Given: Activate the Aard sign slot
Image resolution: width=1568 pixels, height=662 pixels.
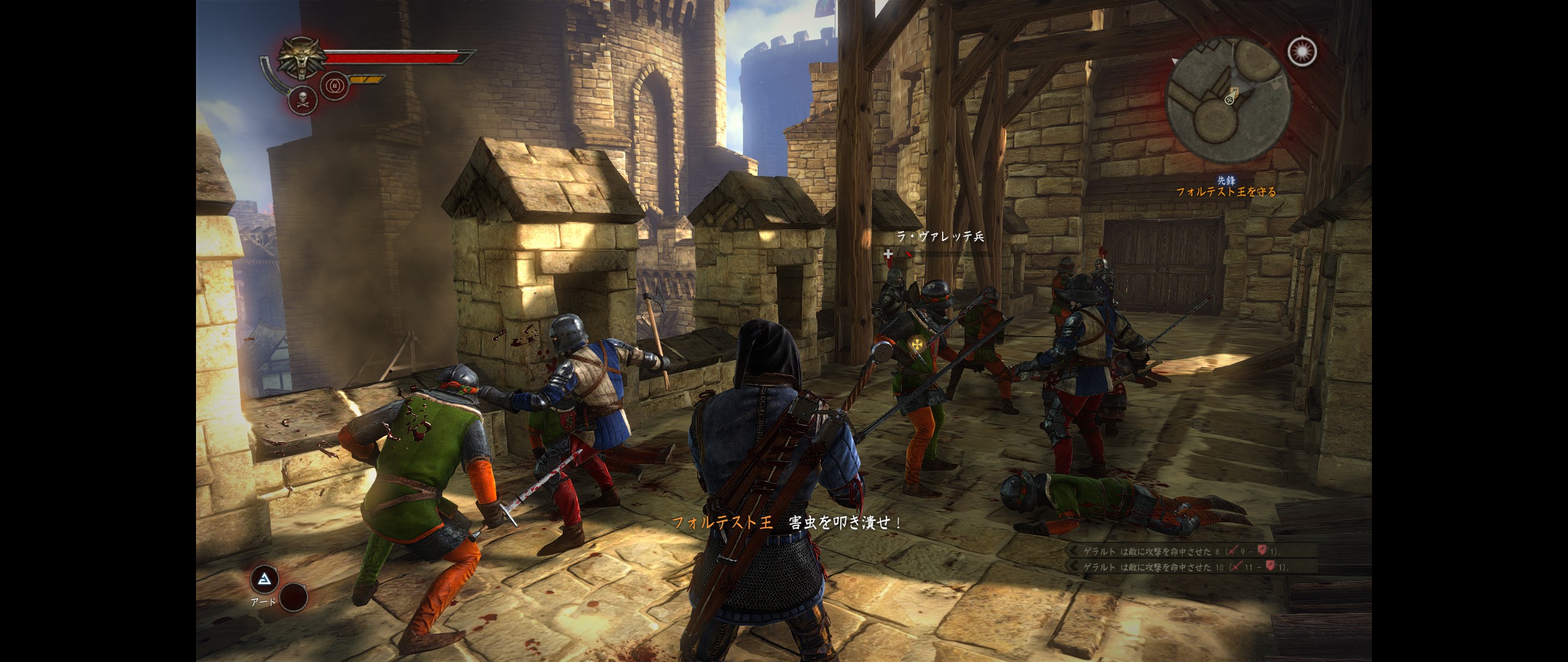Looking at the screenshot, I should point(265,579).
